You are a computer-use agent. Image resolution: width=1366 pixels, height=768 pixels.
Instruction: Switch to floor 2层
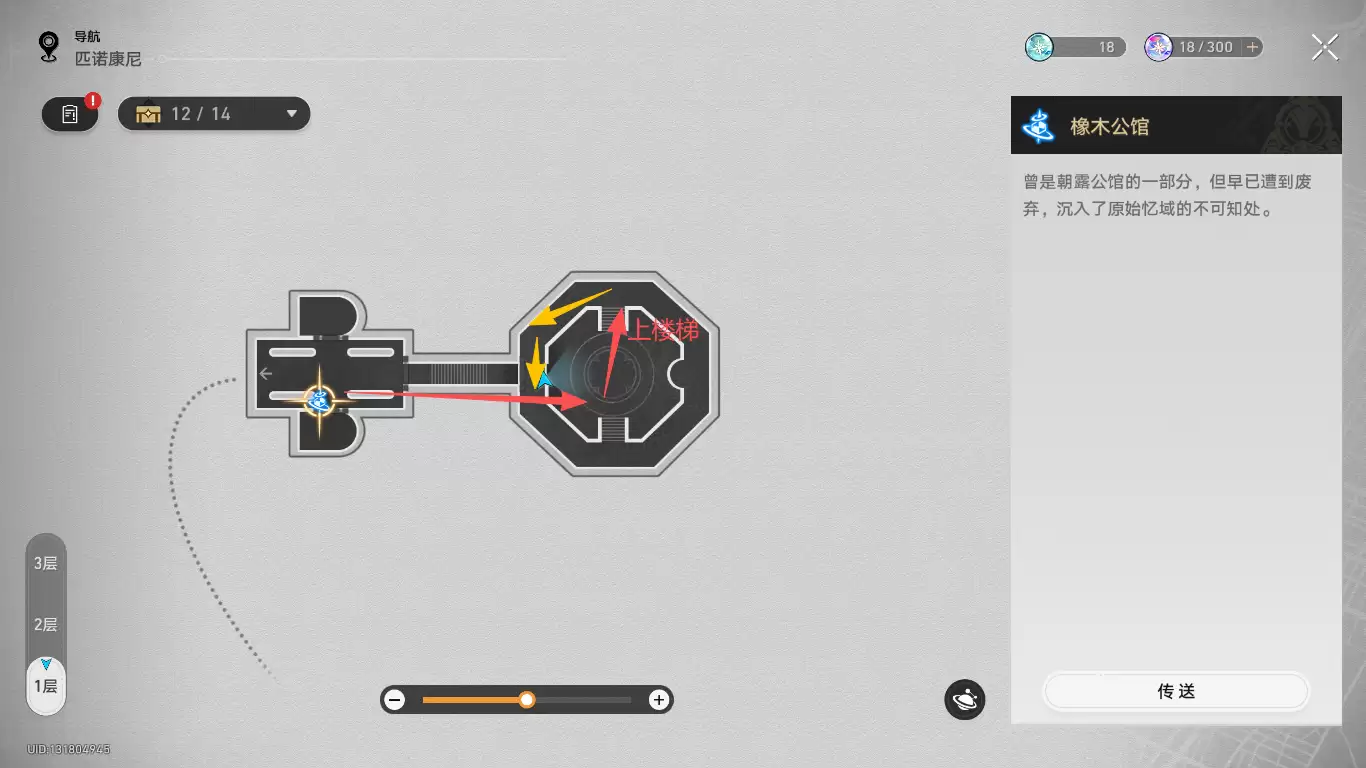click(46, 625)
